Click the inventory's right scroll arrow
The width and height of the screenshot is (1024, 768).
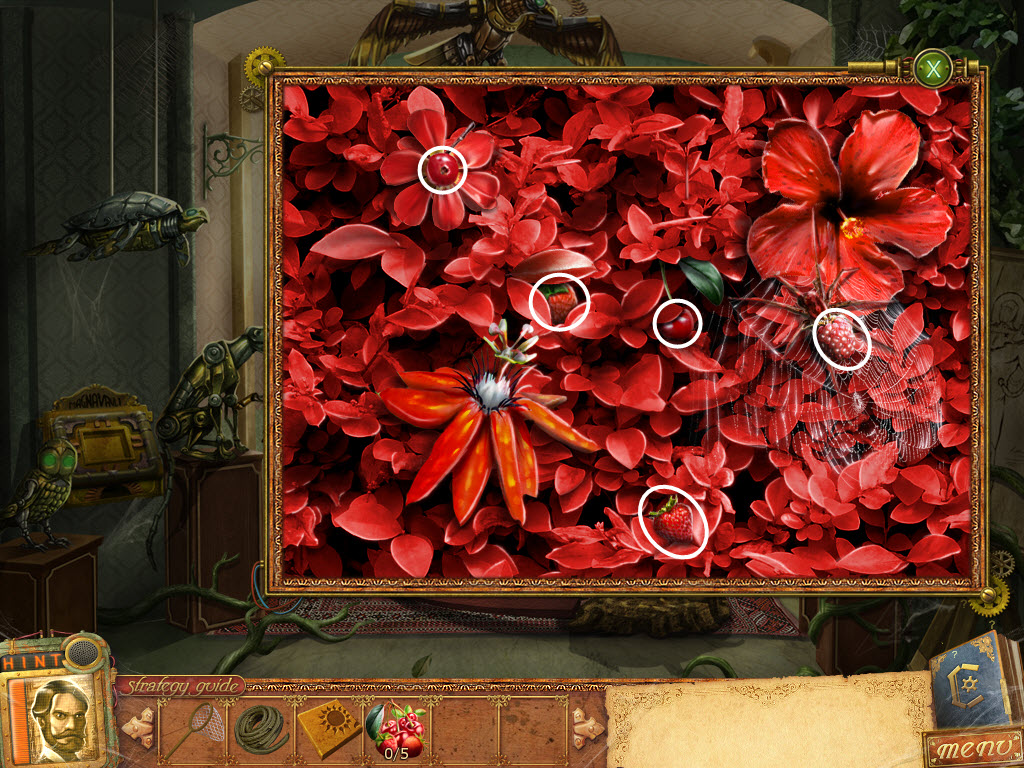(586, 727)
